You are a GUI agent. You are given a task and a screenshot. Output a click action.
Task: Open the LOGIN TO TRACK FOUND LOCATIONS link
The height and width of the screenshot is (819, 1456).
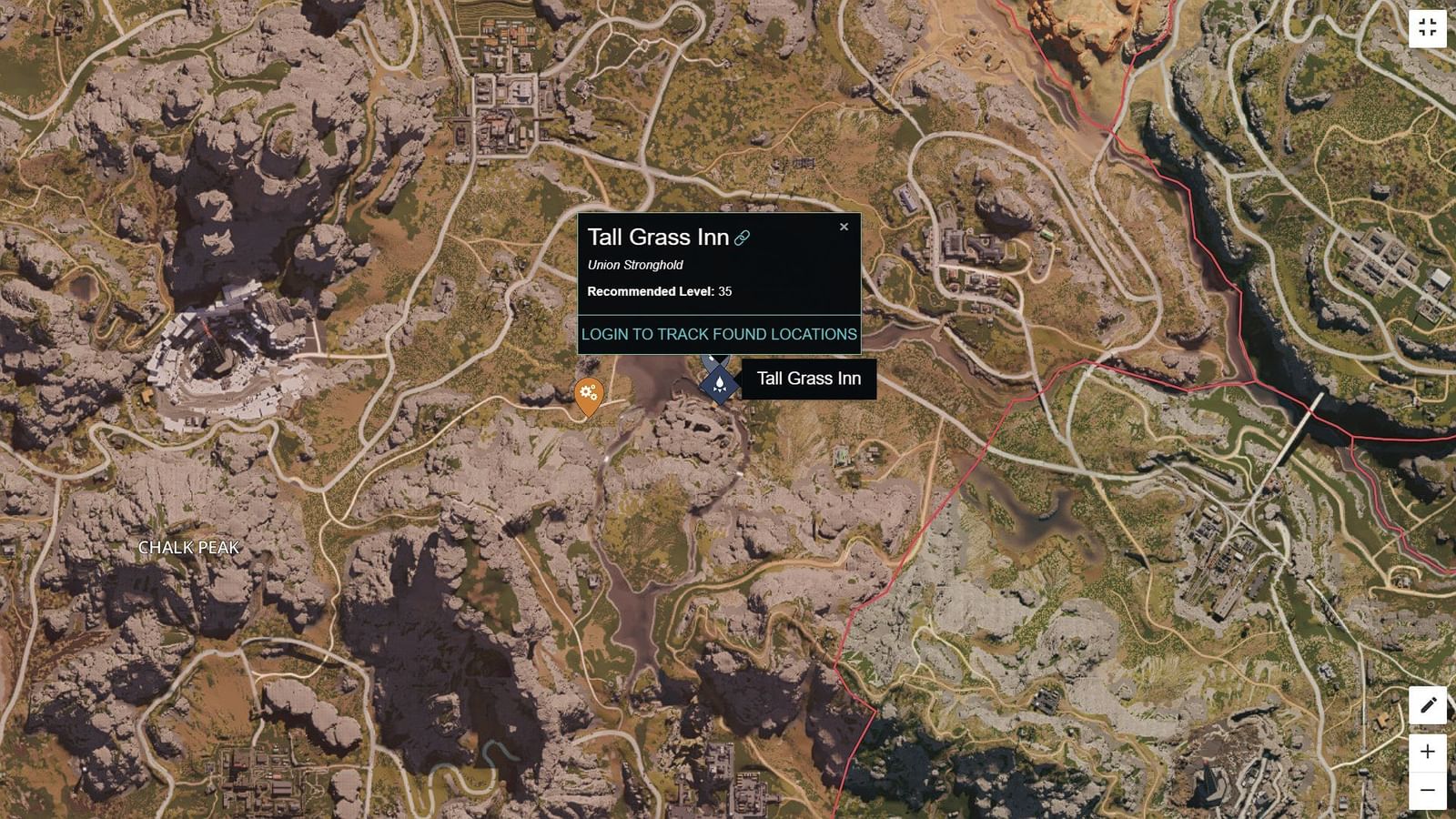(x=719, y=334)
